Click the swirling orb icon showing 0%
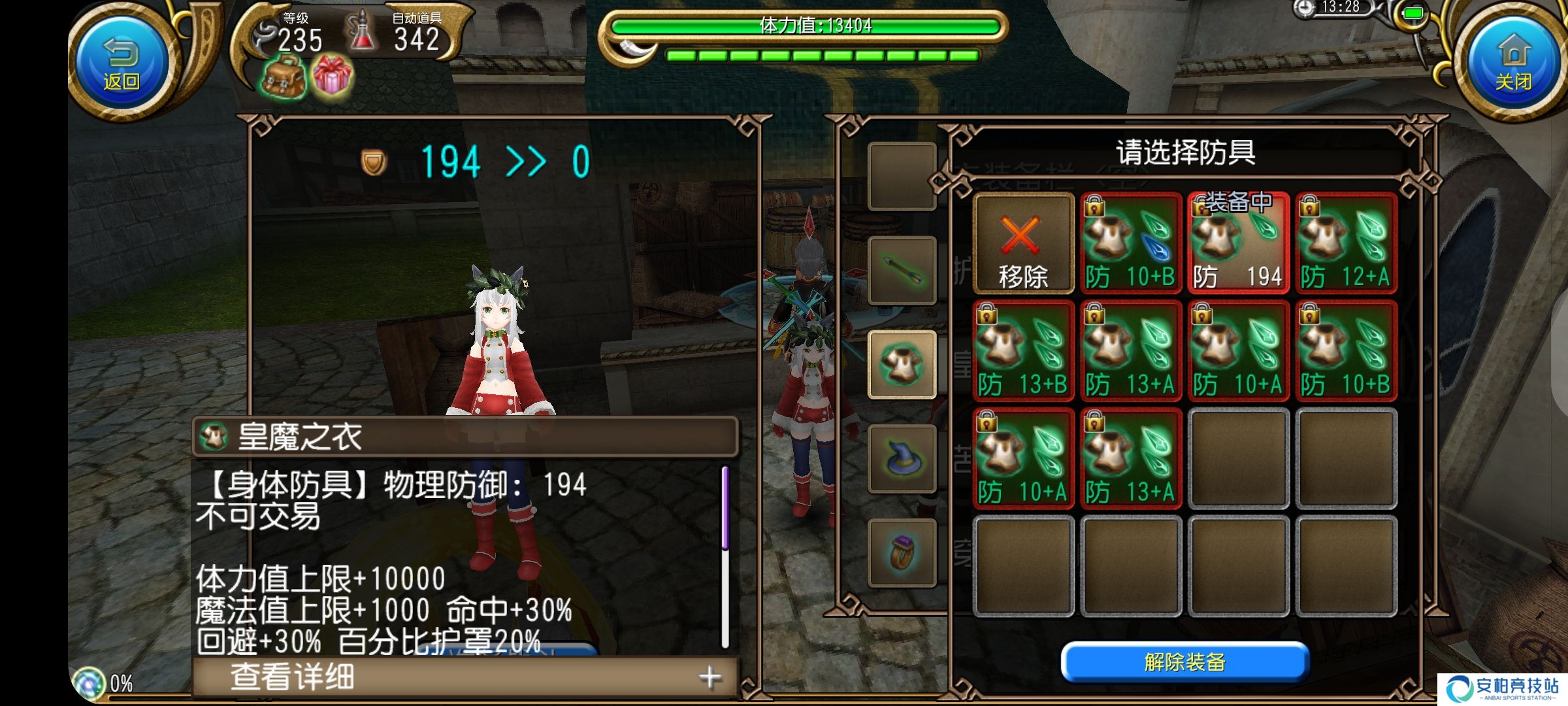The width and height of the screenshot is (1568, 706). 89,683
